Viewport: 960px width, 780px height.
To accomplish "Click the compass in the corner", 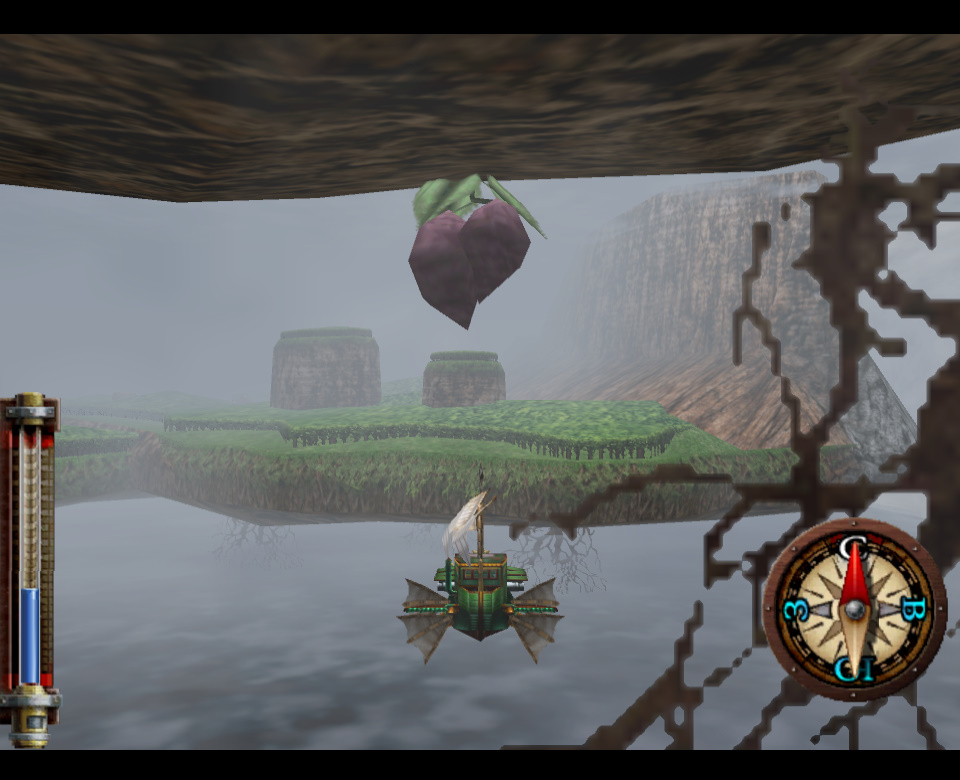I will (x=853, y=608).
